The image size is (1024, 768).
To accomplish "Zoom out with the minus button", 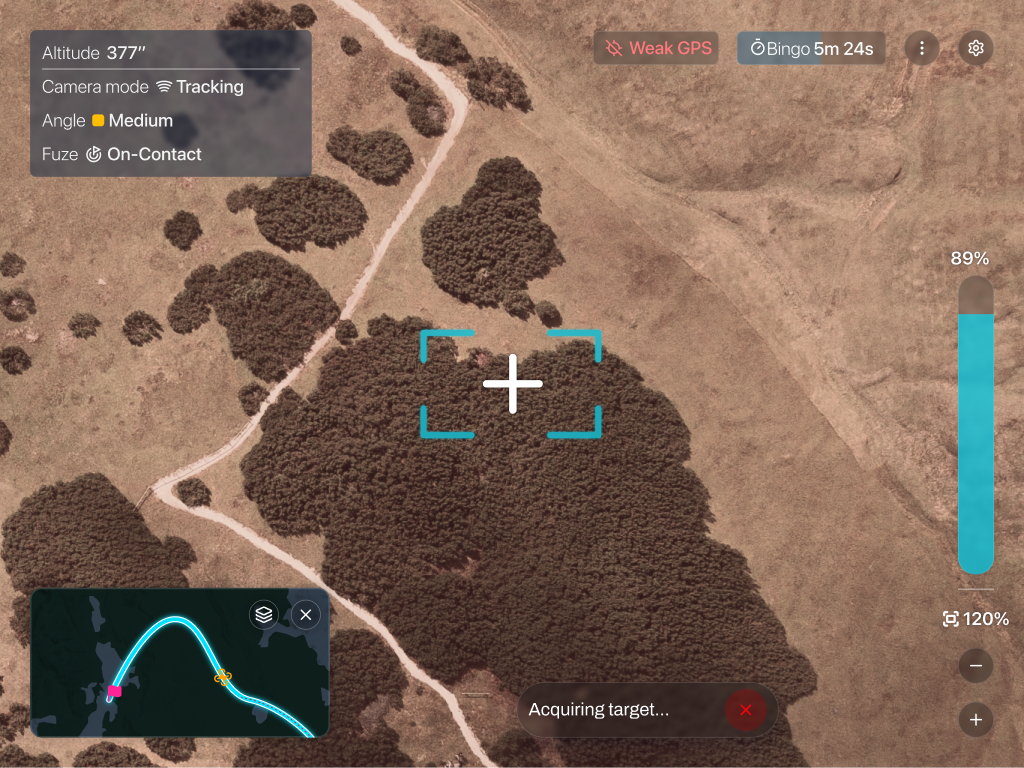I will [x=976, y=666].
